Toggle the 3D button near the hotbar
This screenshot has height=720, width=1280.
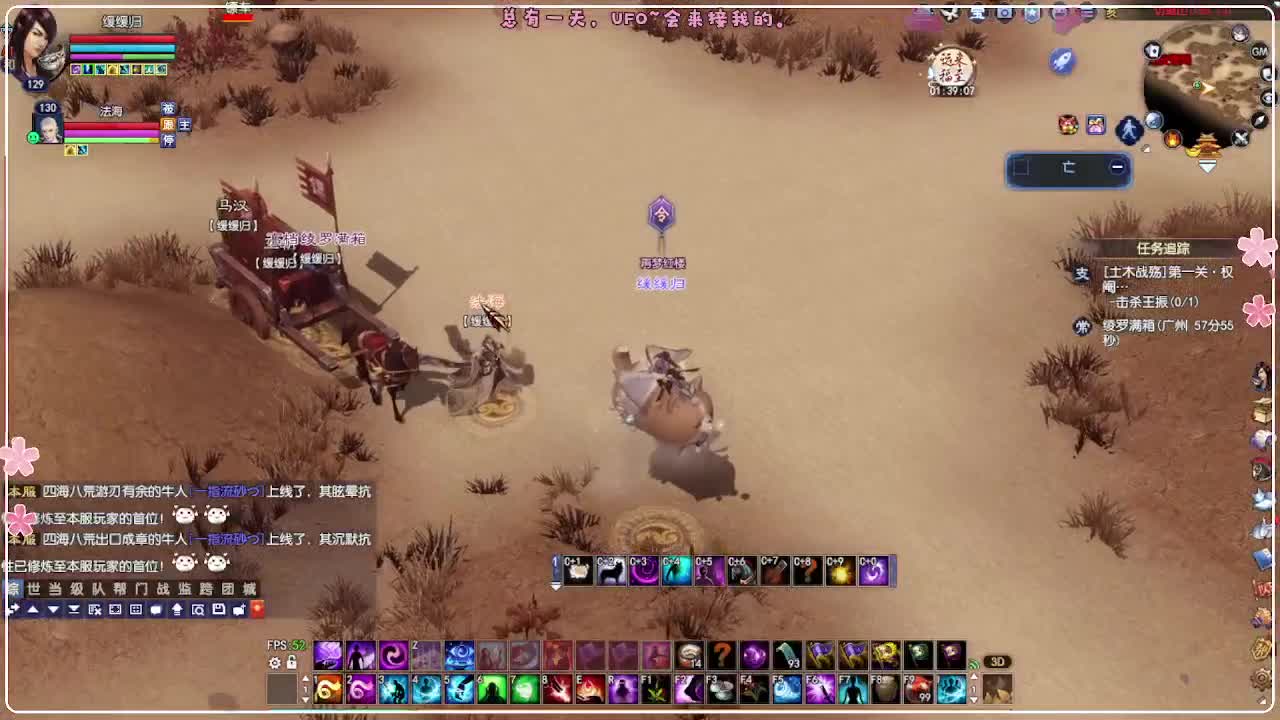(998, 660)
